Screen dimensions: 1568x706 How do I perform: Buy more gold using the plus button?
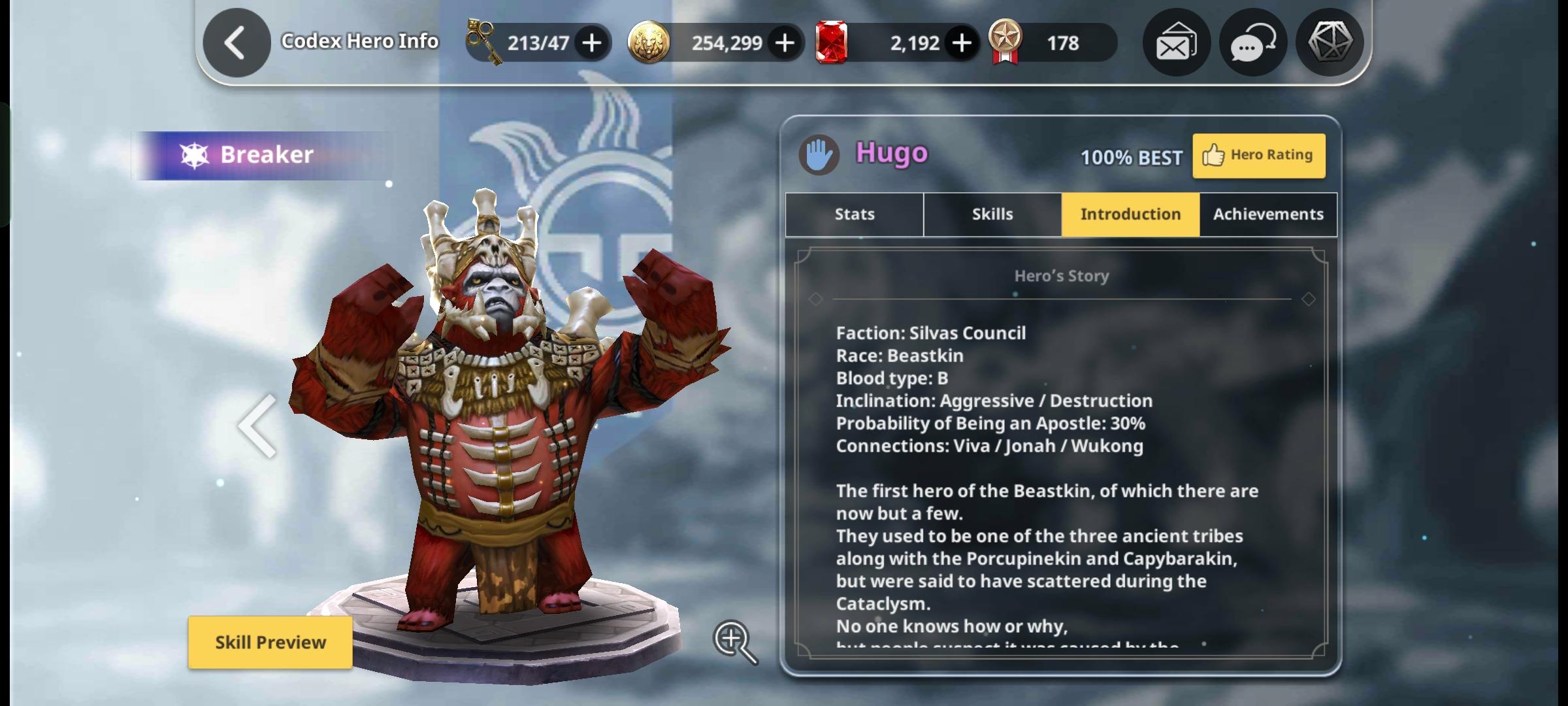point(785,43)
